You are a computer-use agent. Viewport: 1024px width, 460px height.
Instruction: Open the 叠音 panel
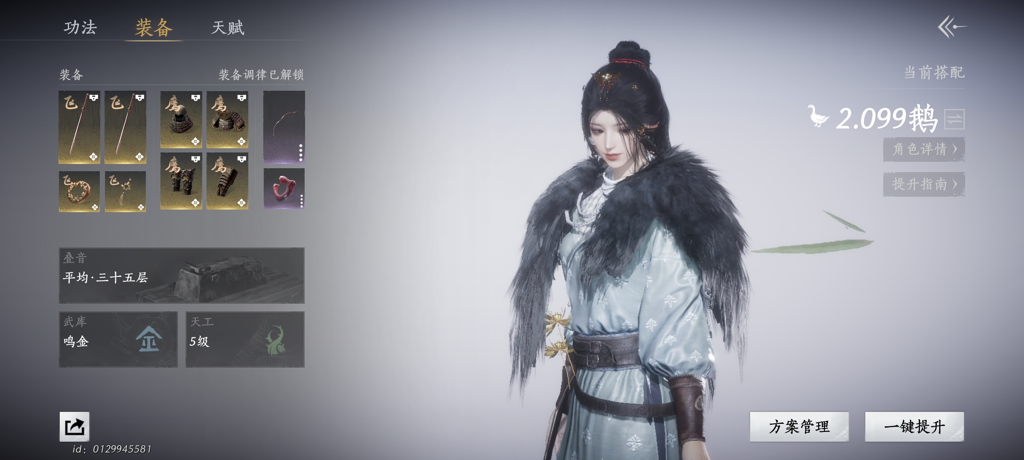pos(181,275)
